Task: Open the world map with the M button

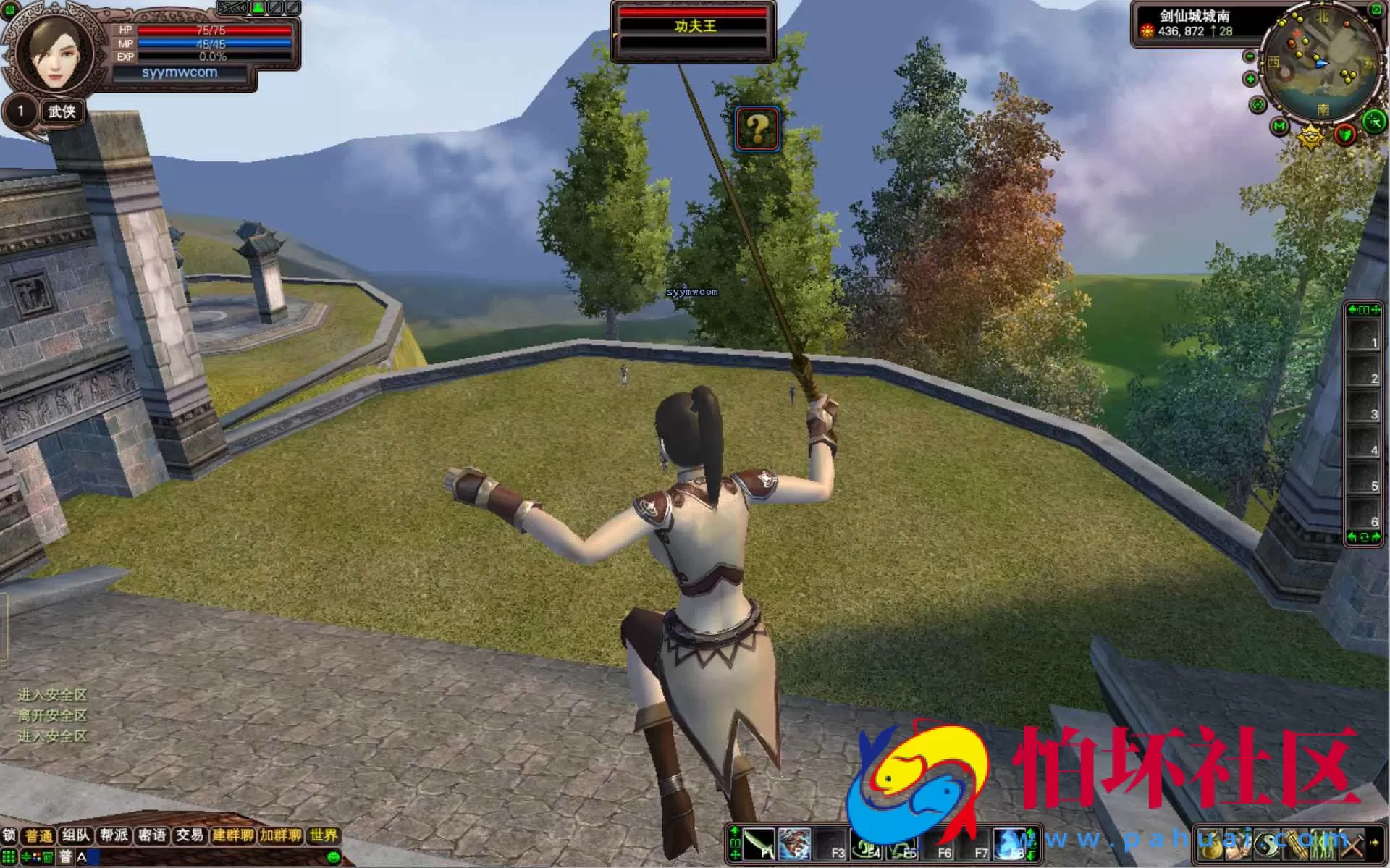Action: [x=1279, y=127]
